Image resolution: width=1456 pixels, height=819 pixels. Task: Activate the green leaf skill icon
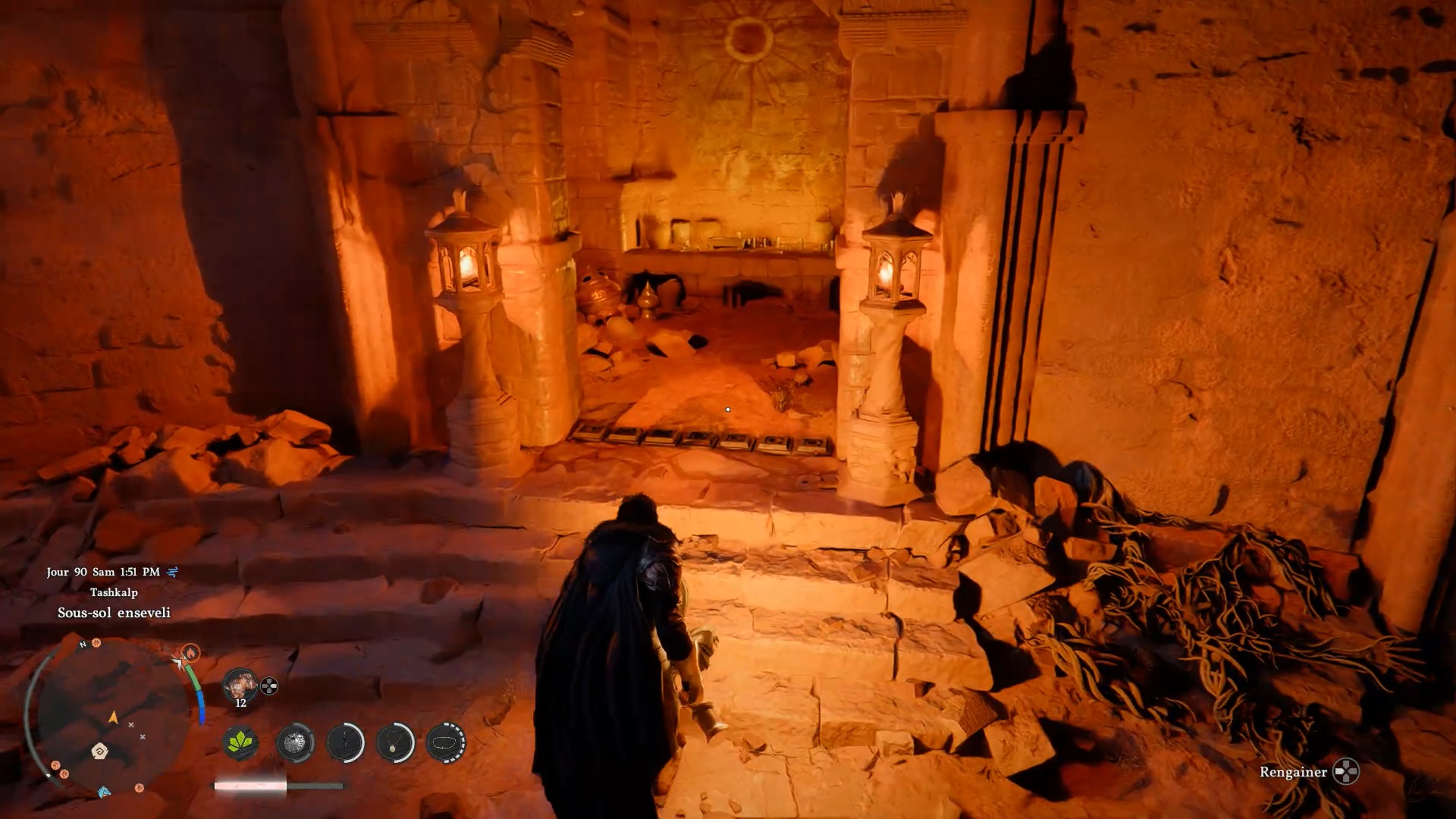[x=240, y=742]
